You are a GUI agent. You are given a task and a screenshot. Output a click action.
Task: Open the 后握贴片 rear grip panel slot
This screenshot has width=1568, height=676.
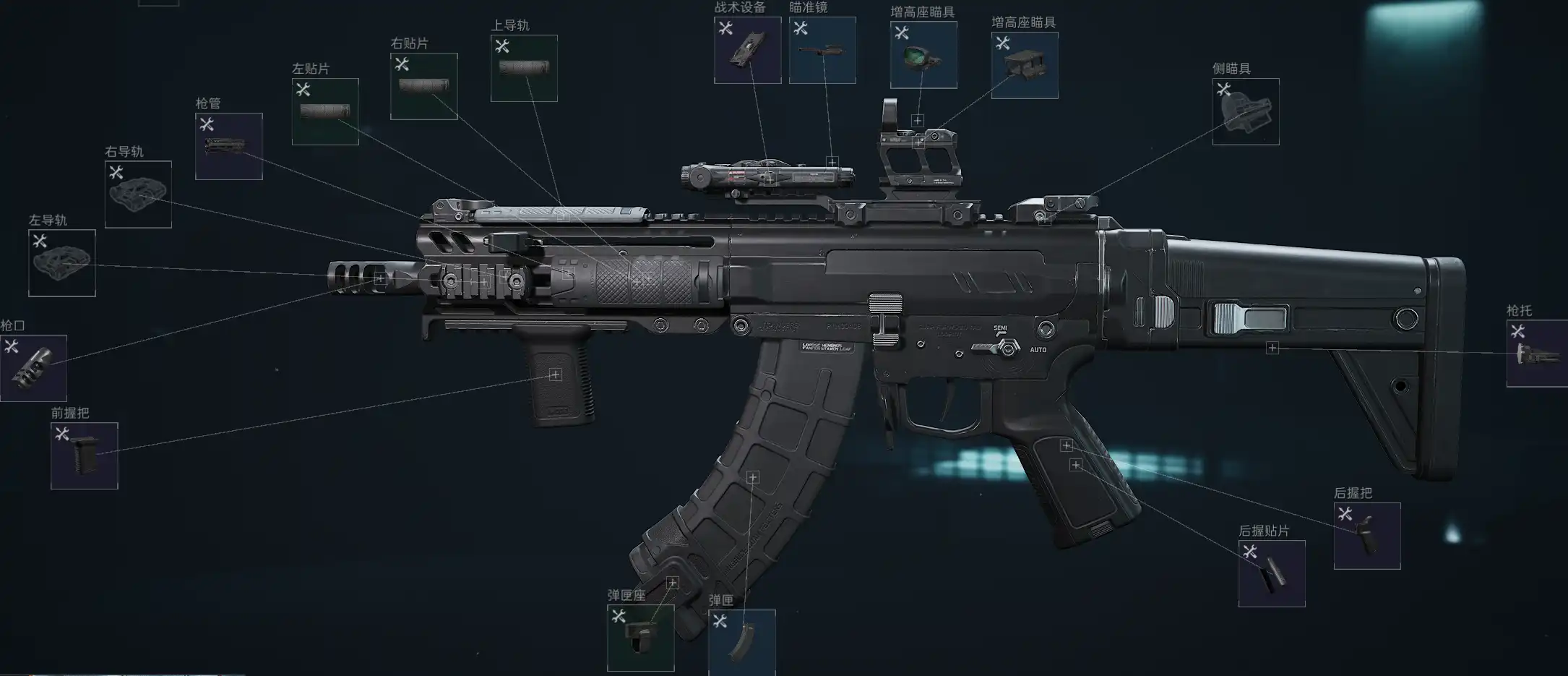[1272, 573]
